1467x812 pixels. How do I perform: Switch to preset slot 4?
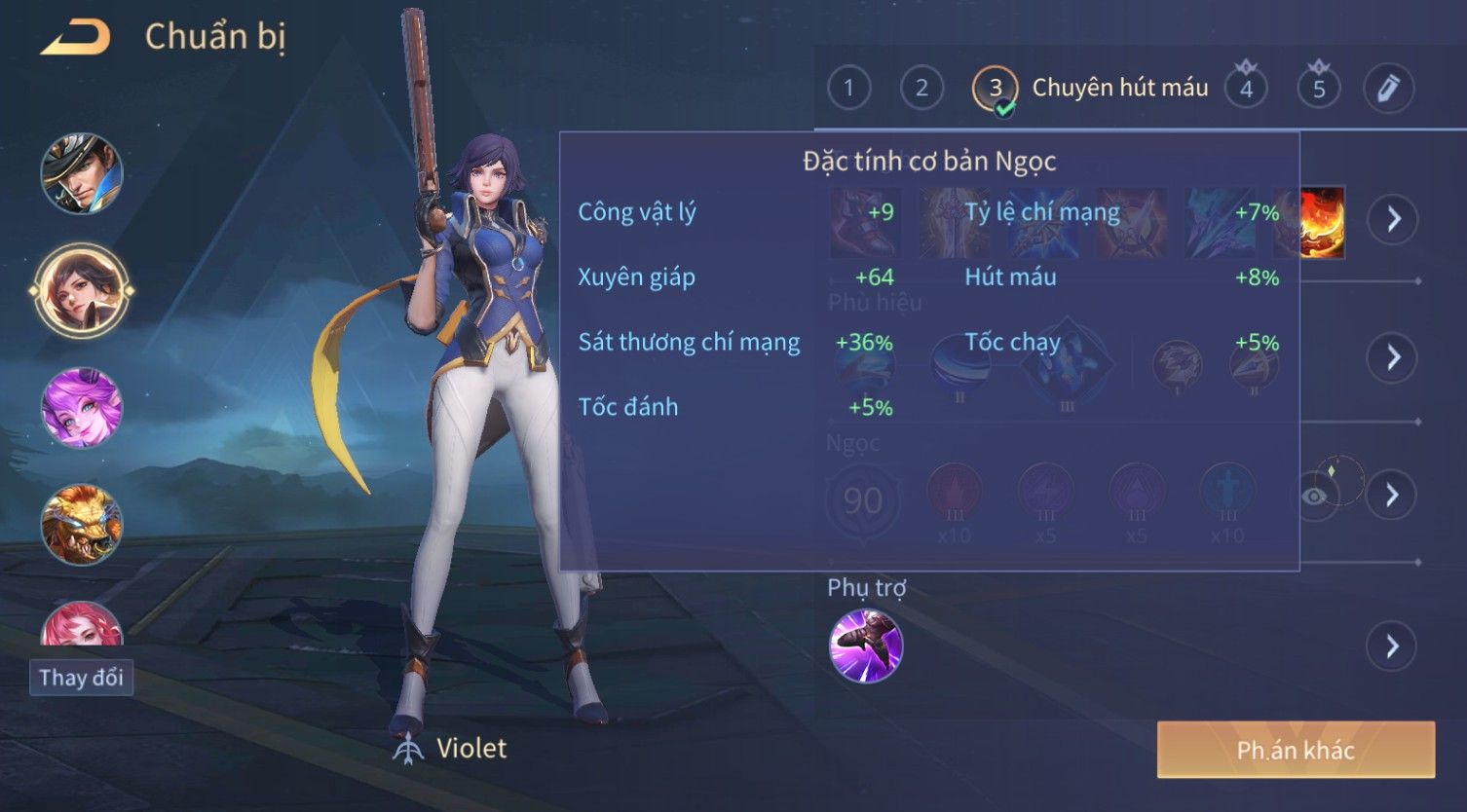(x=1246, y=89)
